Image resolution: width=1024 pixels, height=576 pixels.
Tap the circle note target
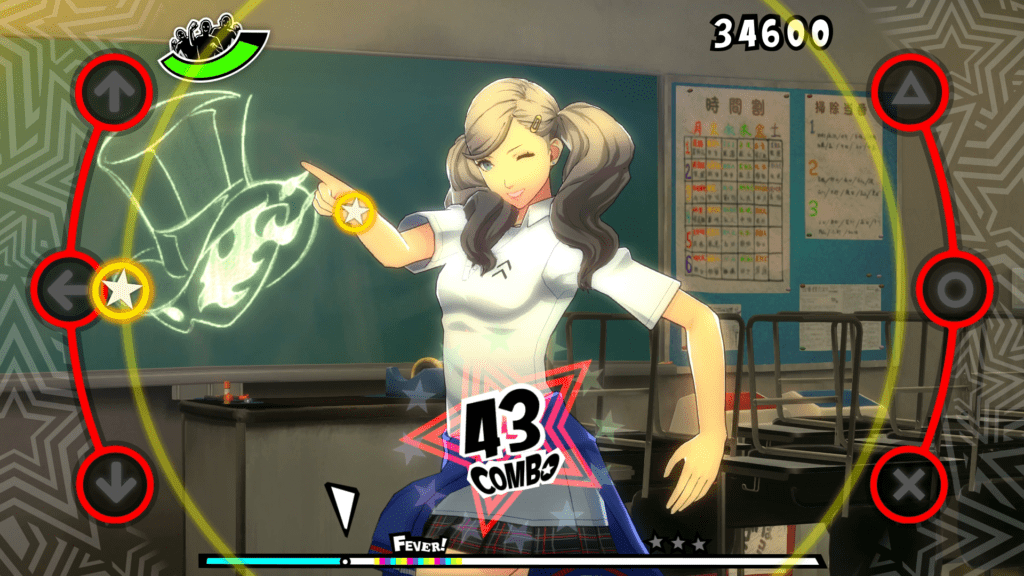tap(953, 290)
